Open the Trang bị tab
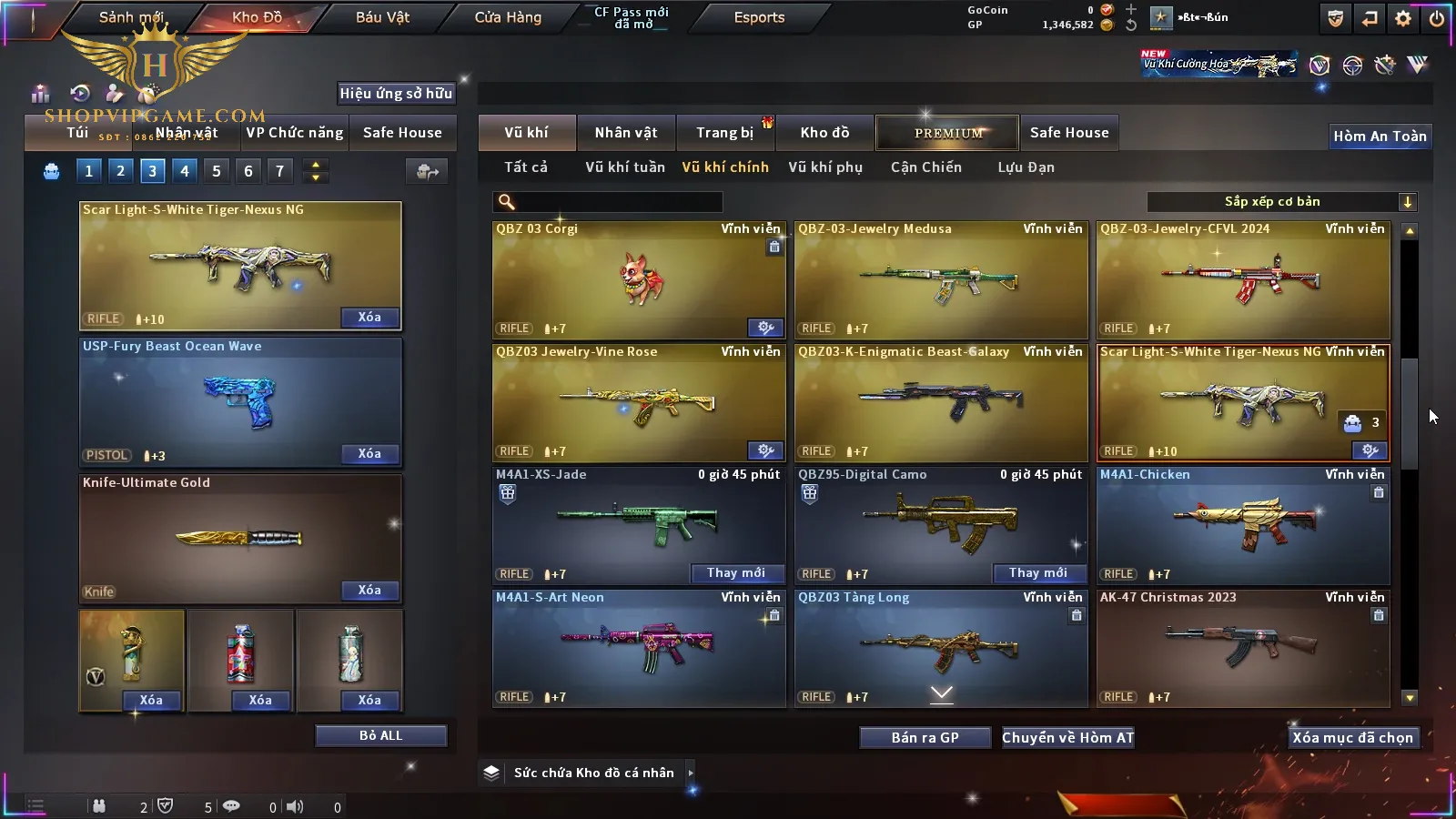Screen dimensions: 1456x819 (725, 133)
